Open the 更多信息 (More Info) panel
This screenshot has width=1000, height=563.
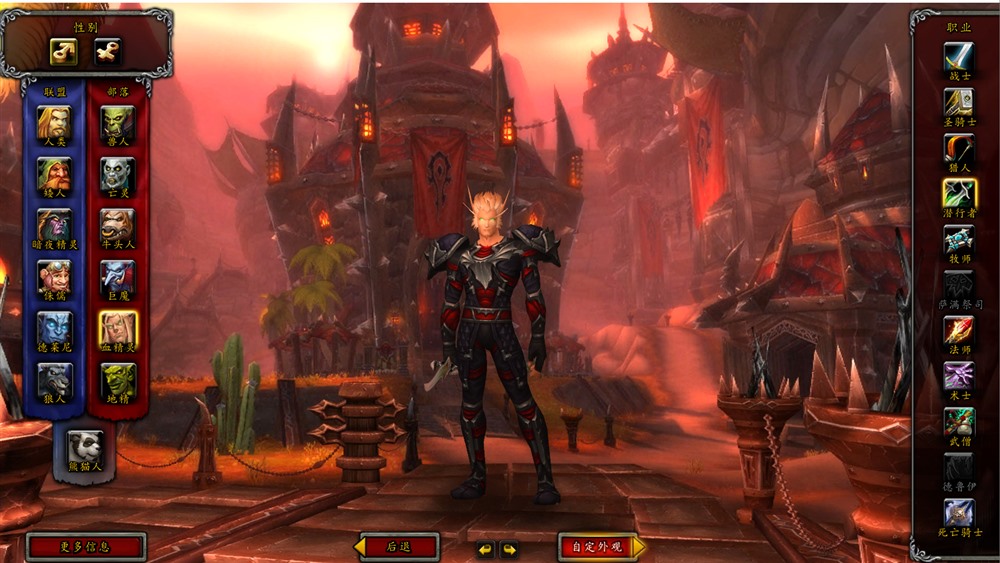85,547
